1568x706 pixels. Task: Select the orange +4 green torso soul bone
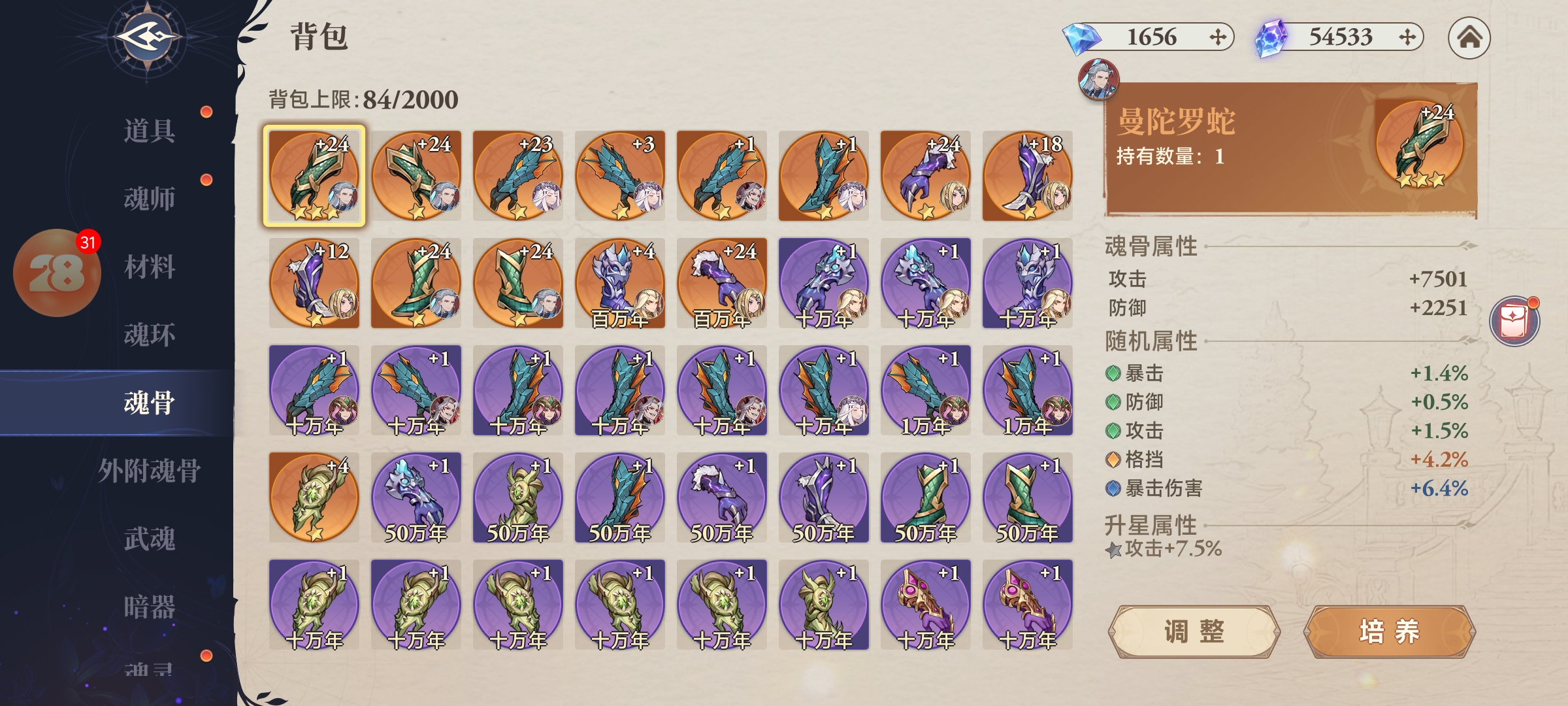coord(314,497)
